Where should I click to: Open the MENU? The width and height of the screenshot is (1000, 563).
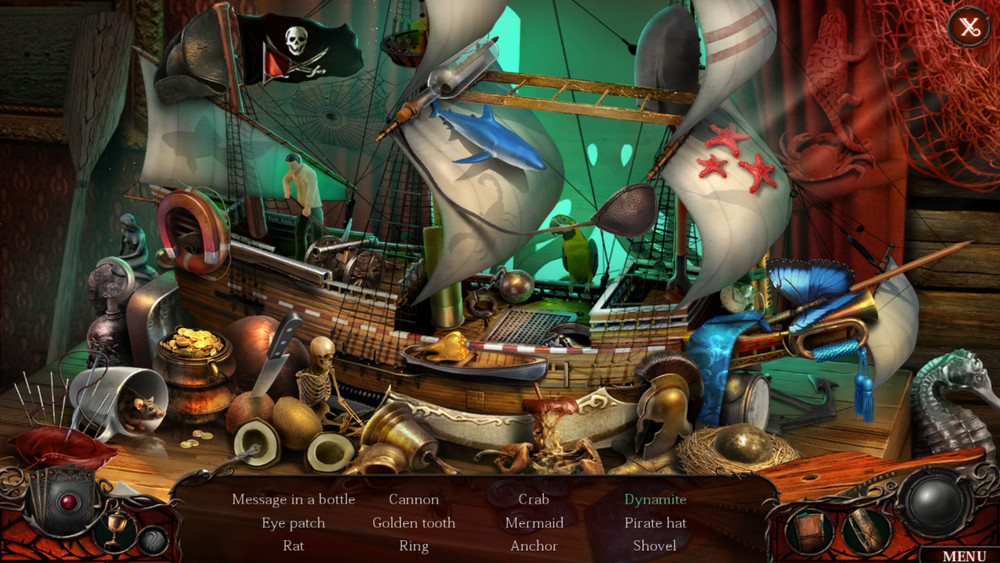tap(964, 556)
